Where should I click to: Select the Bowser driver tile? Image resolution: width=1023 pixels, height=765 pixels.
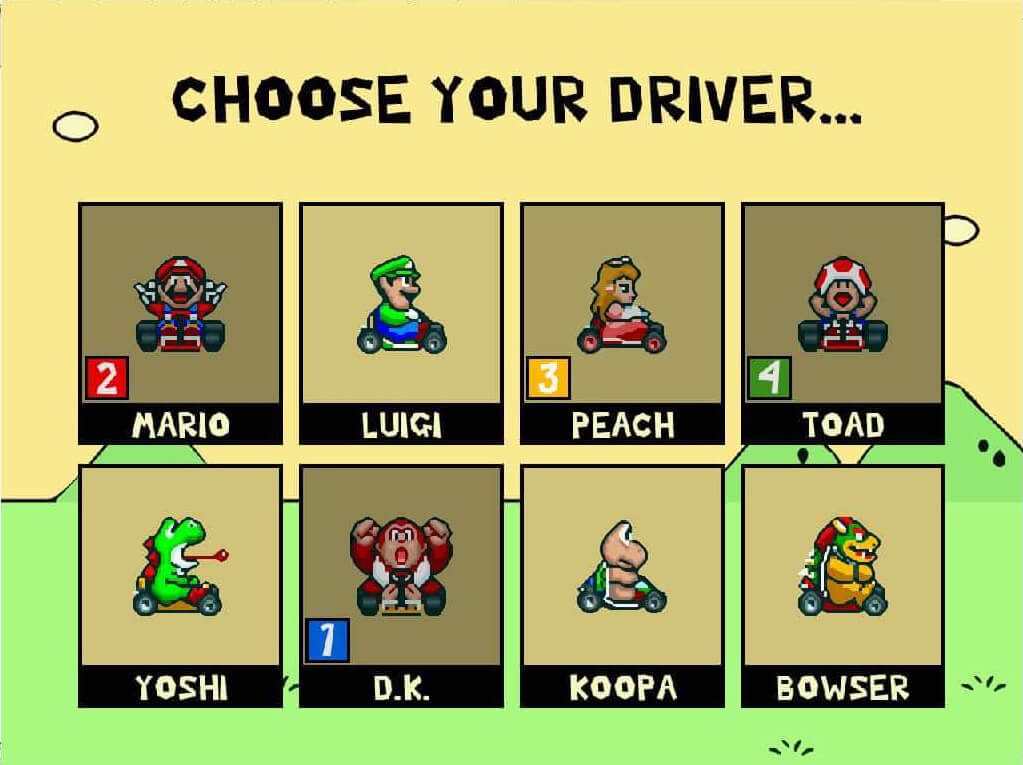pos(843,584)
